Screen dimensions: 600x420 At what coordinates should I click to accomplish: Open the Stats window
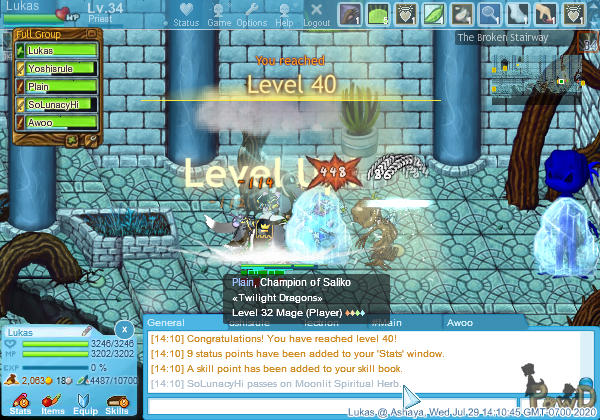tap(20, 400)
